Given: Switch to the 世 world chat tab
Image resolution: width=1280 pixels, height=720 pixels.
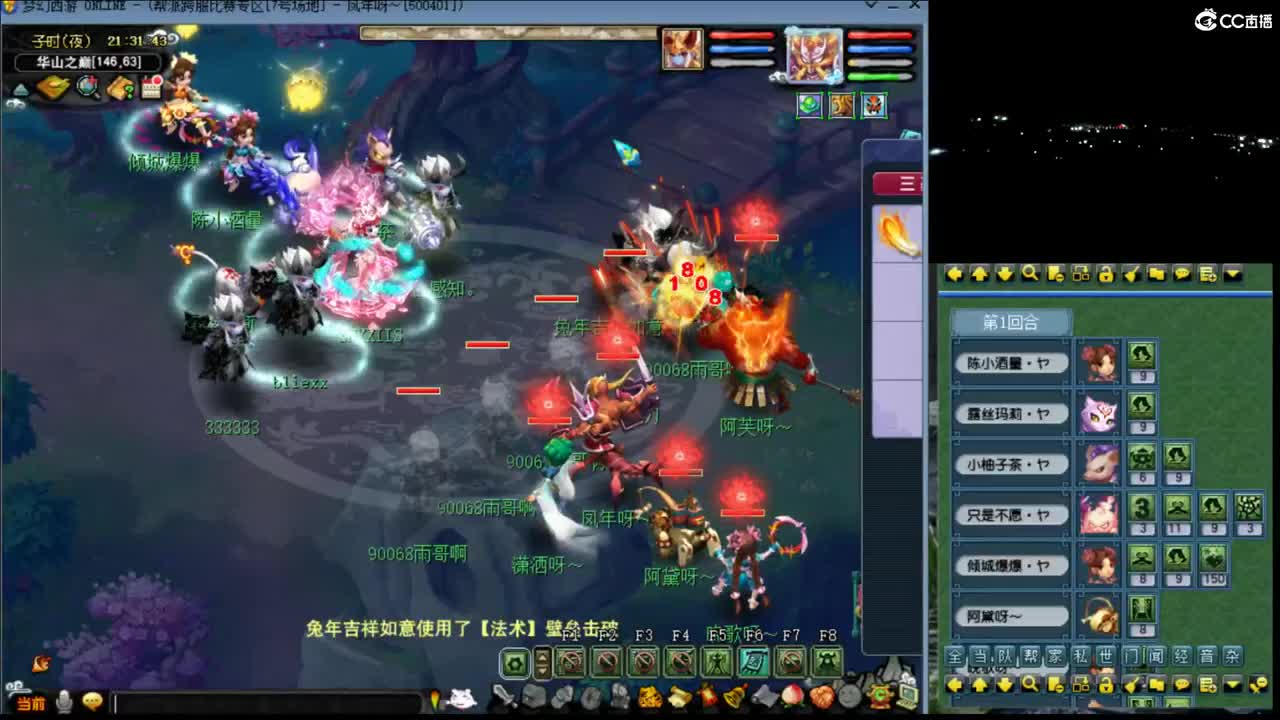Looking at the screenshot, I should 1104,655.
